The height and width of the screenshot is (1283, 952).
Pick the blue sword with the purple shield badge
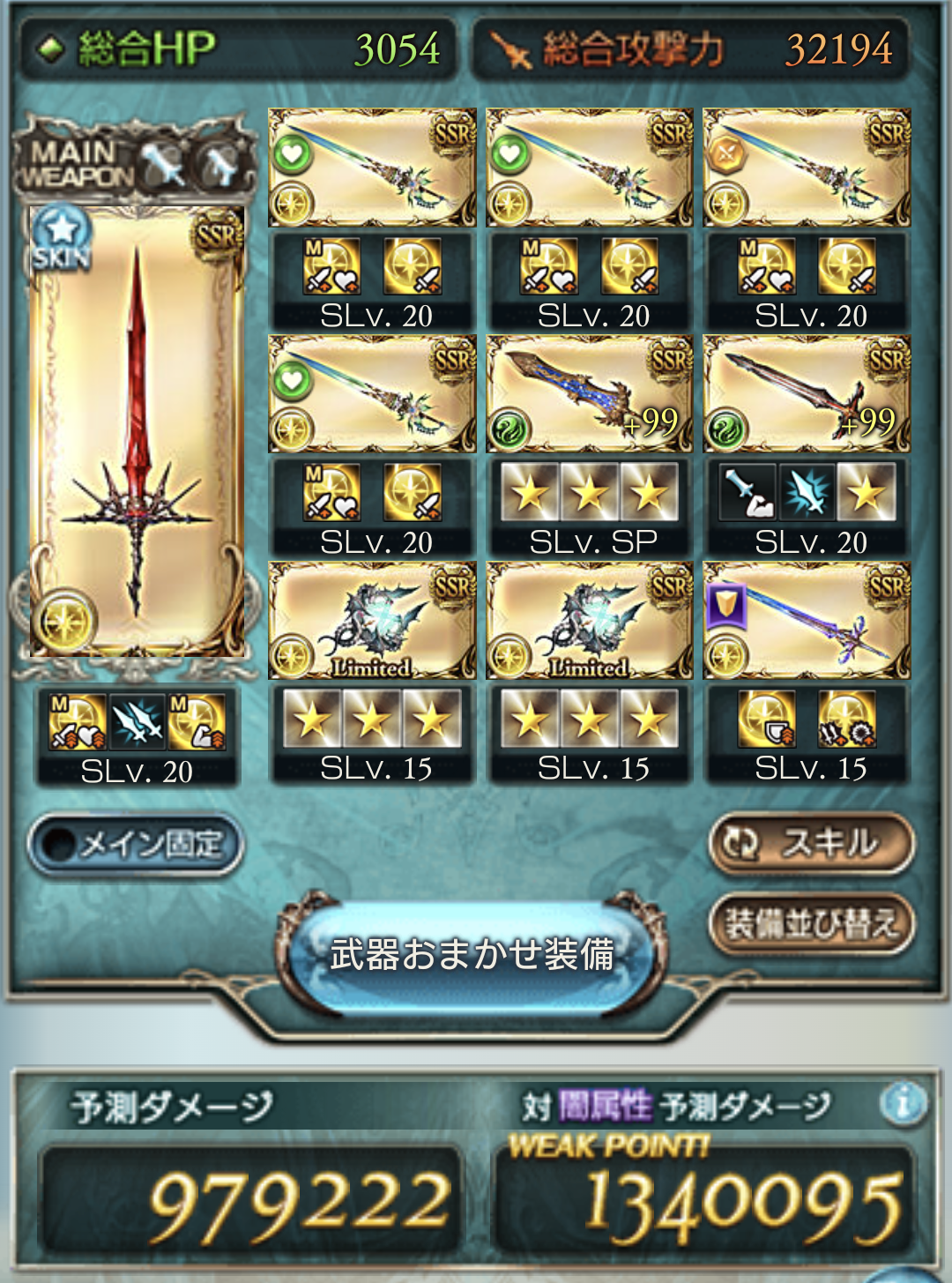click(807, 621)
